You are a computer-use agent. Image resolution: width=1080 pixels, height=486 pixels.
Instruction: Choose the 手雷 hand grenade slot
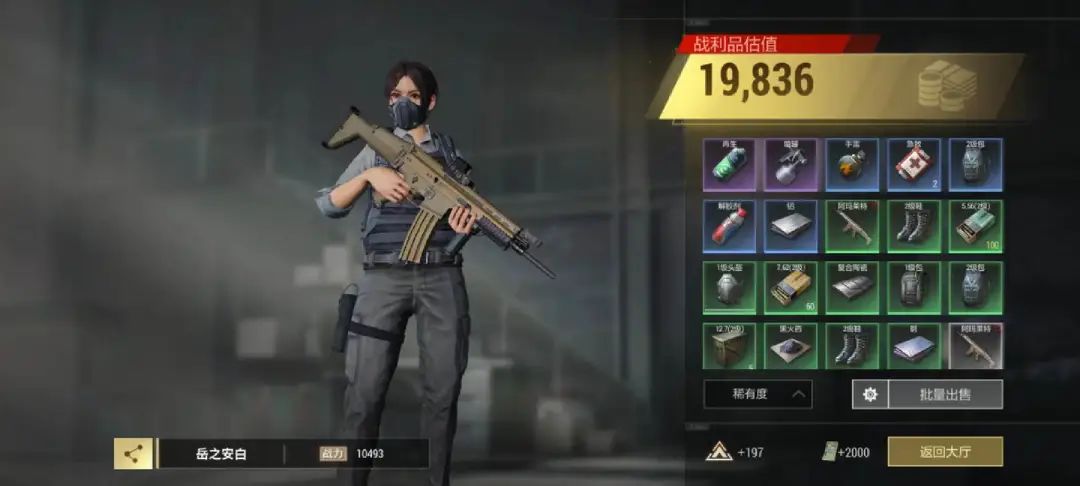pyautogui.click(x=852, y=164)
